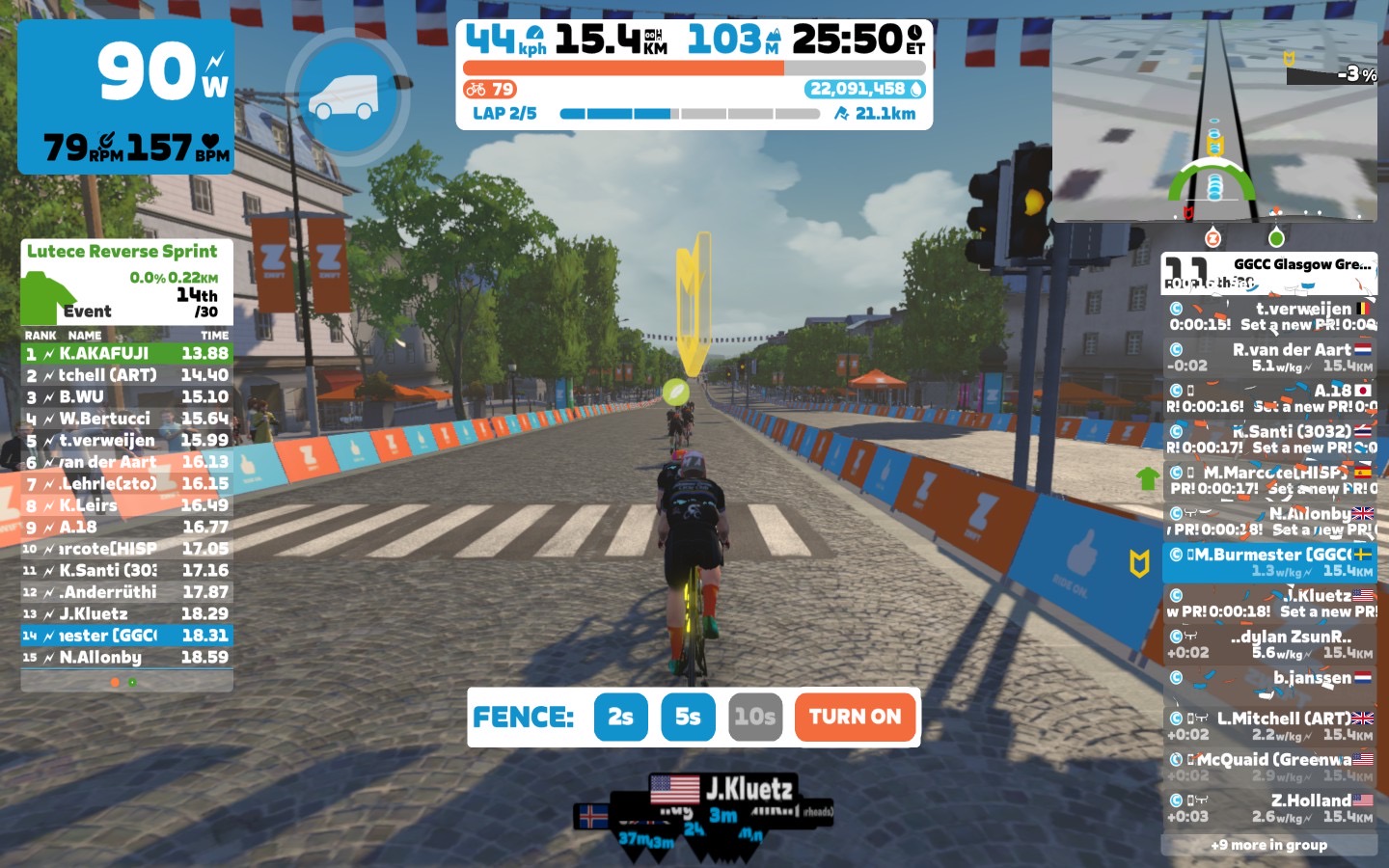Choose the 5s fence option

688,717
